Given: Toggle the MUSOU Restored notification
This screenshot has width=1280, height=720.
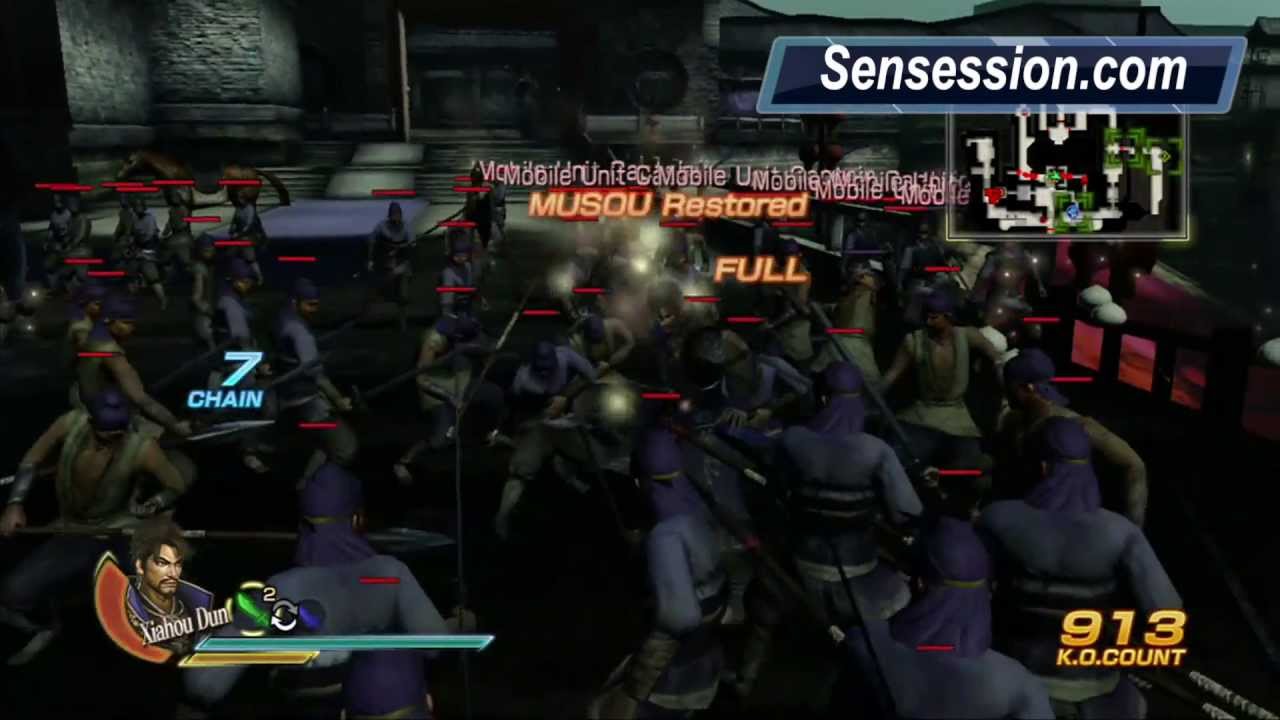Looking at the screenshot, I should (x=667, y=206).
